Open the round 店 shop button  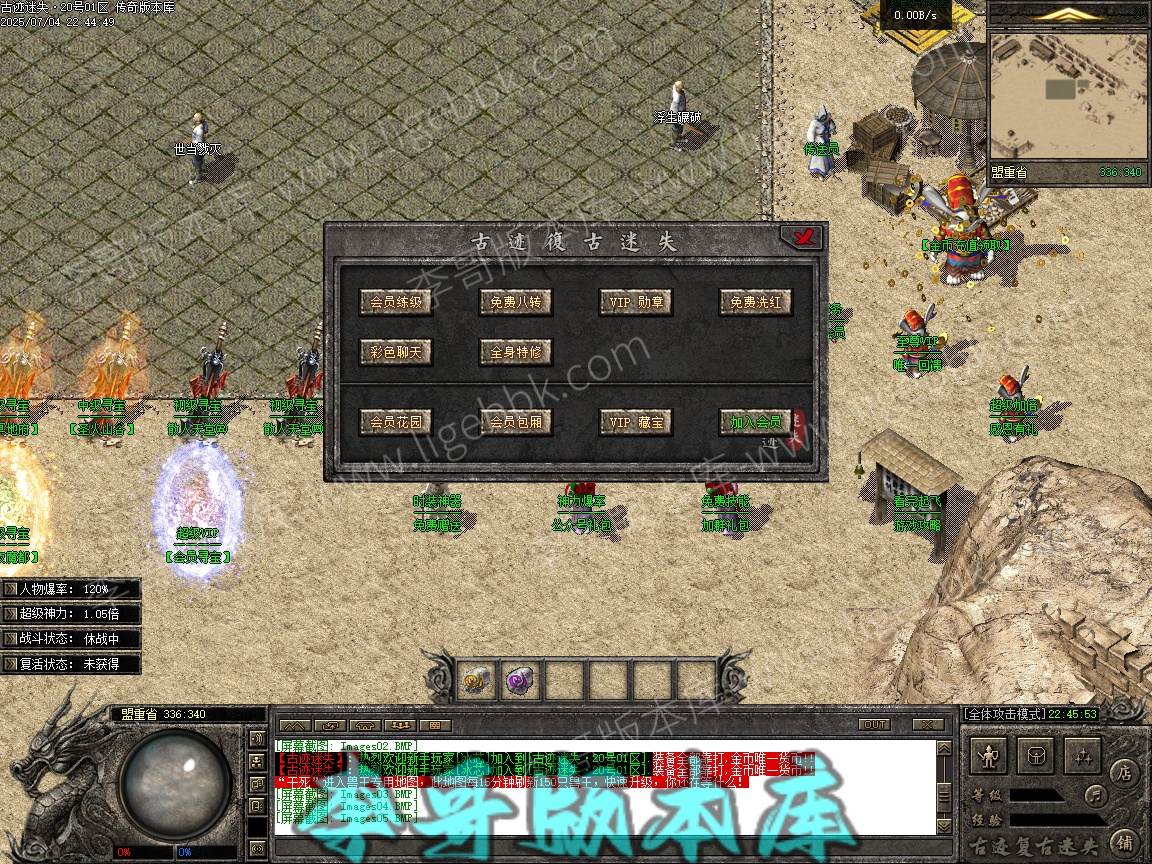(x=1124, y=772)
